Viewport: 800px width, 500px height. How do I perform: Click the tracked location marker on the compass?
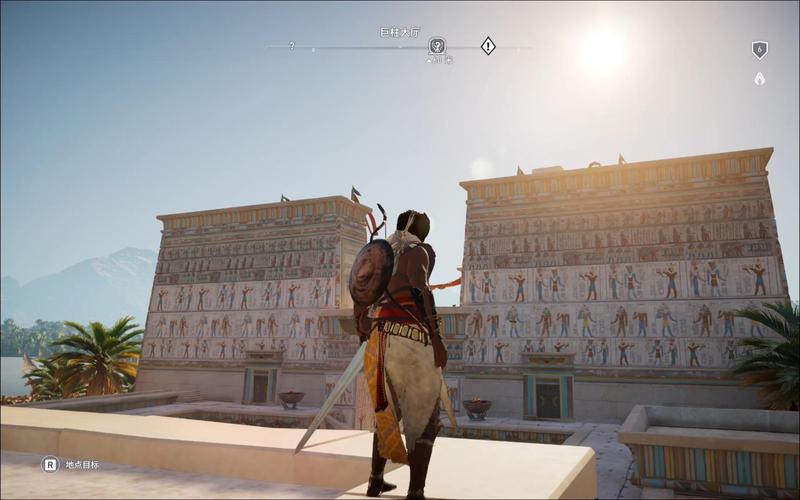[x=437, y=45]
